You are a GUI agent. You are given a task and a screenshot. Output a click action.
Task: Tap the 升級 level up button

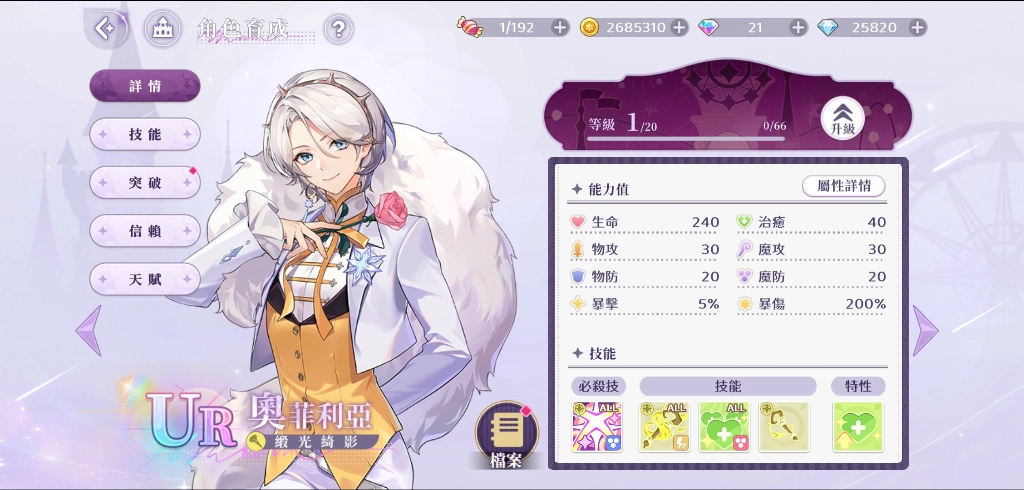tap(842, 120)
